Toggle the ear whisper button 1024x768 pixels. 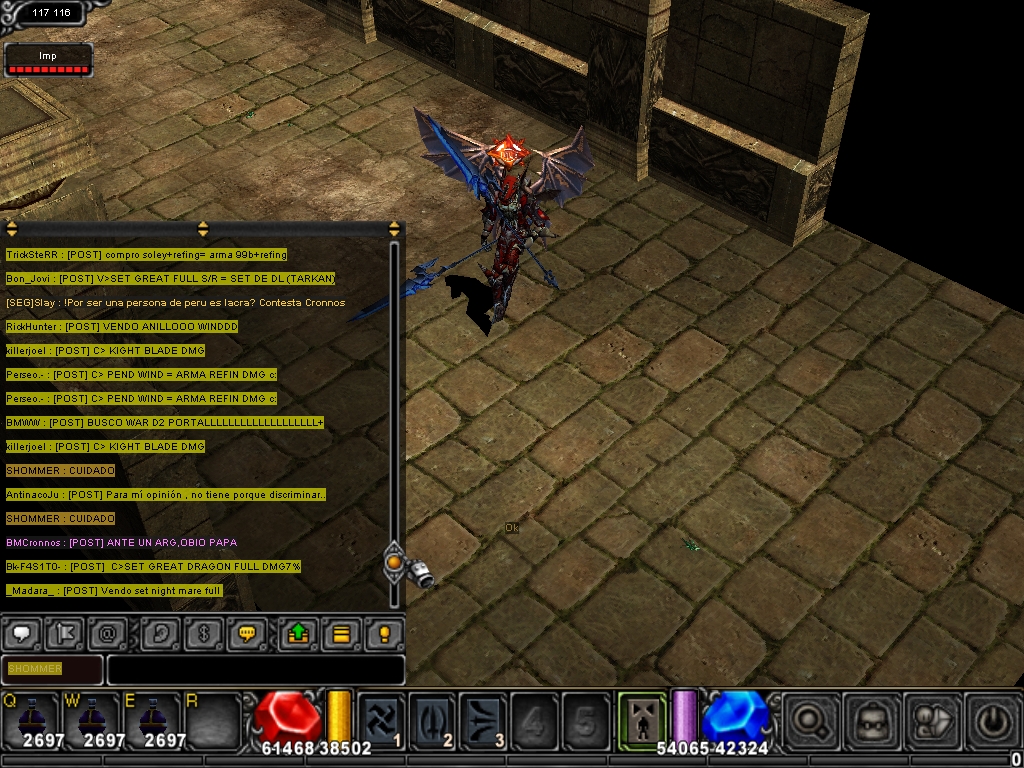pyautogui.click(x=158, y=634)
